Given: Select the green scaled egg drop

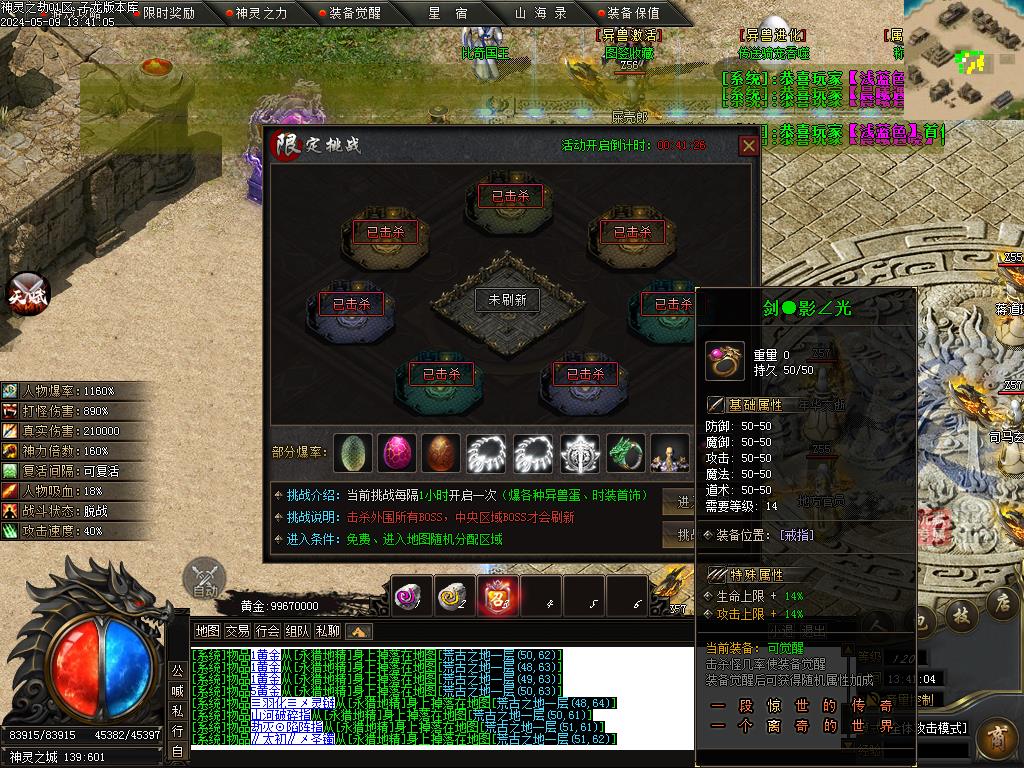Looking at the screenshot, I should 352,452.
